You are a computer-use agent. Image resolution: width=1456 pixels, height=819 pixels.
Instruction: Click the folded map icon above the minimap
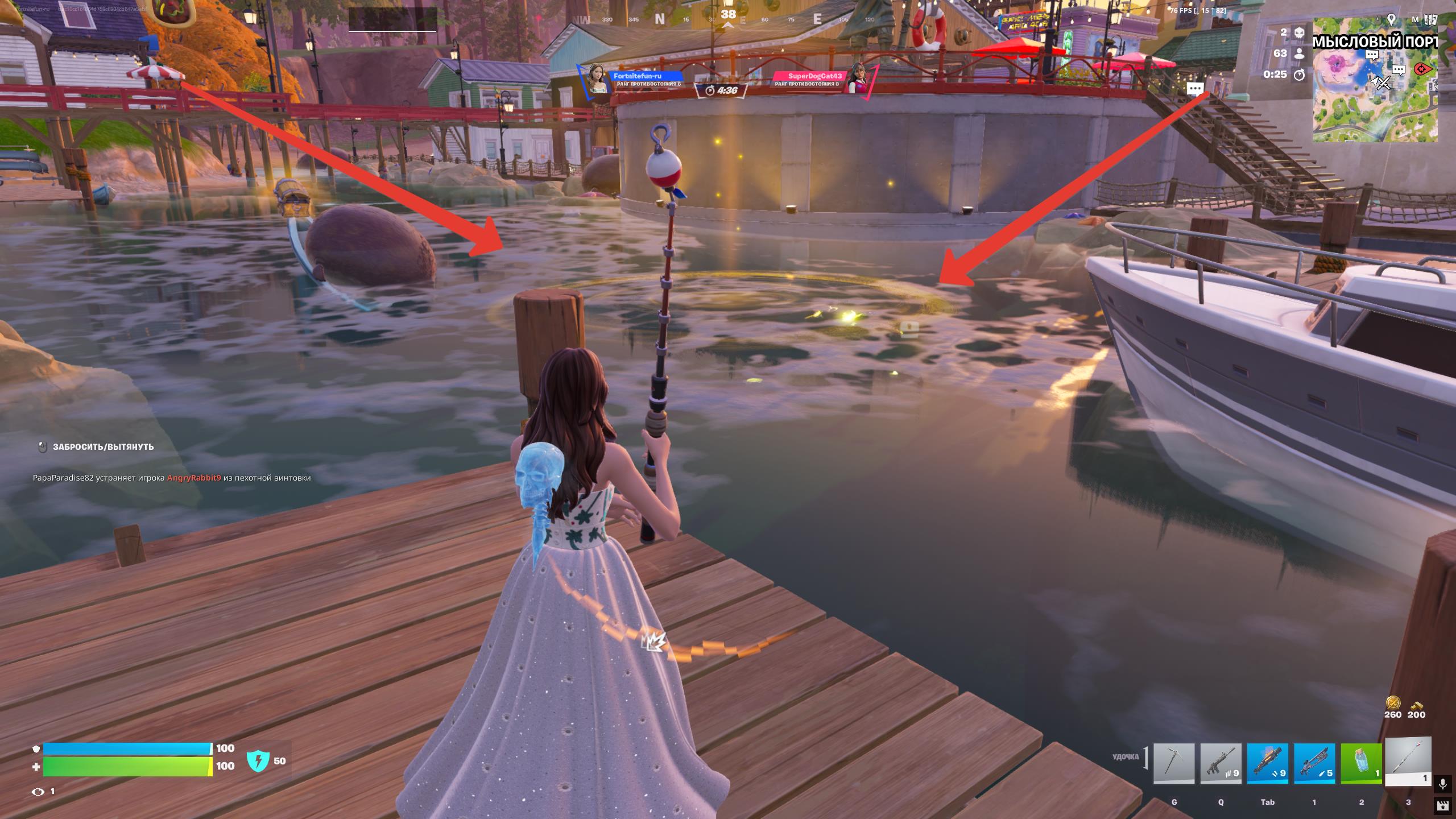1432,19
